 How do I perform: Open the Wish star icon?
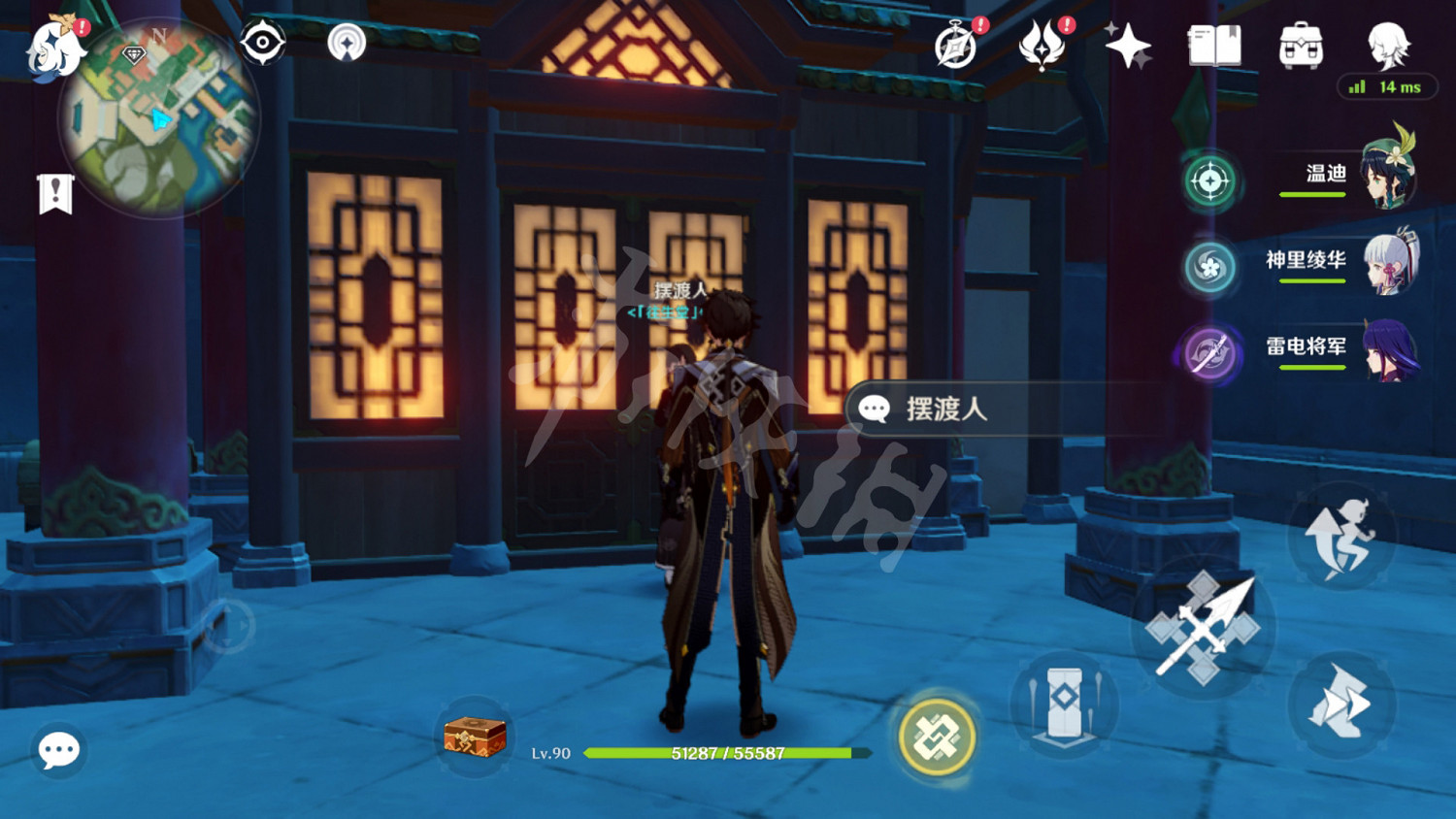point(1126,46)
